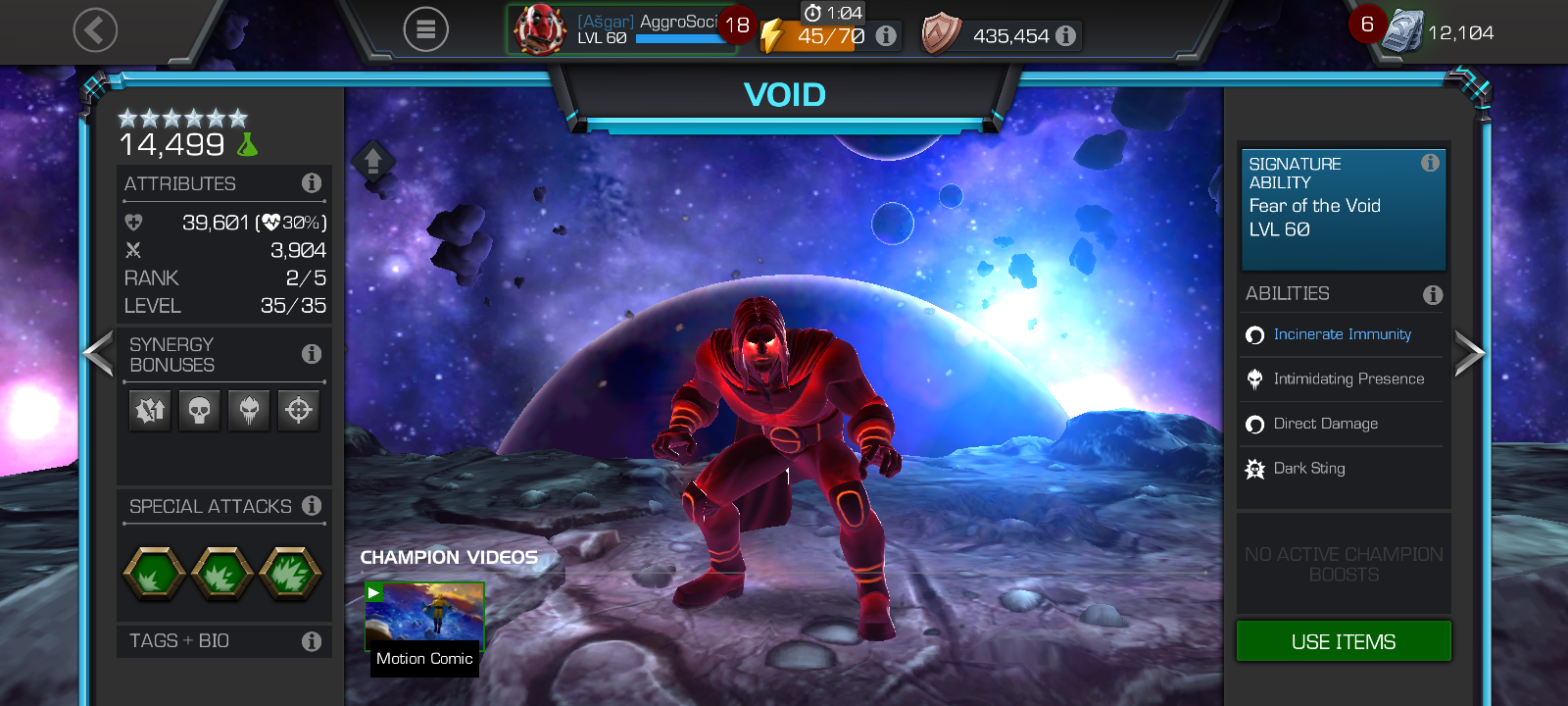Go to the previous champion arrow
This screenshot has height=706, width=1568.
coord(99,354)
